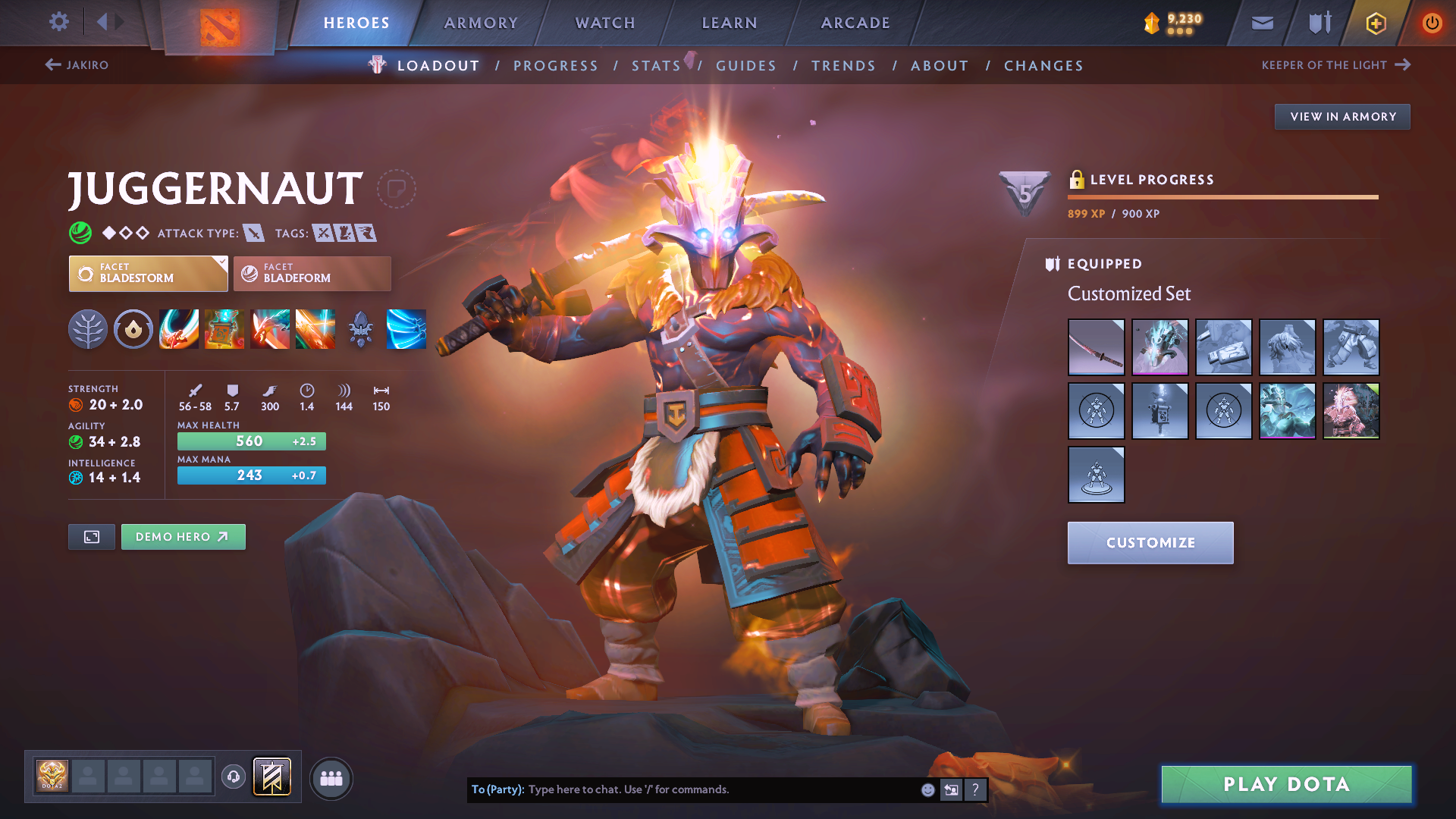1456x819 pixels.
Task: Open the chat channel selector beside the emoticon
Action: [950, 789]
